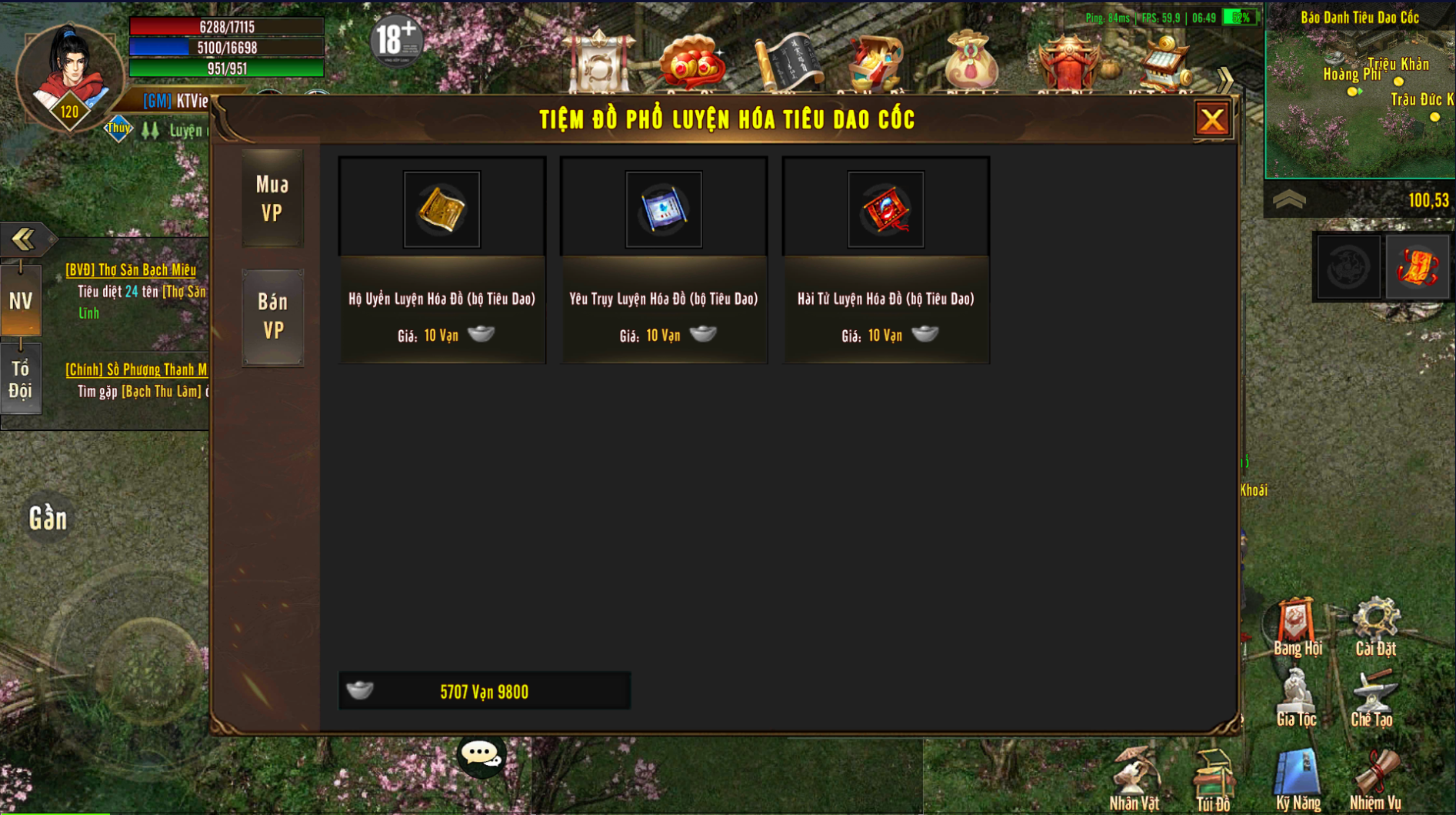This screenshot has height=815, width=1456.
Task: Open Cài Đặt settings
Action: (x=1375, y=627)
